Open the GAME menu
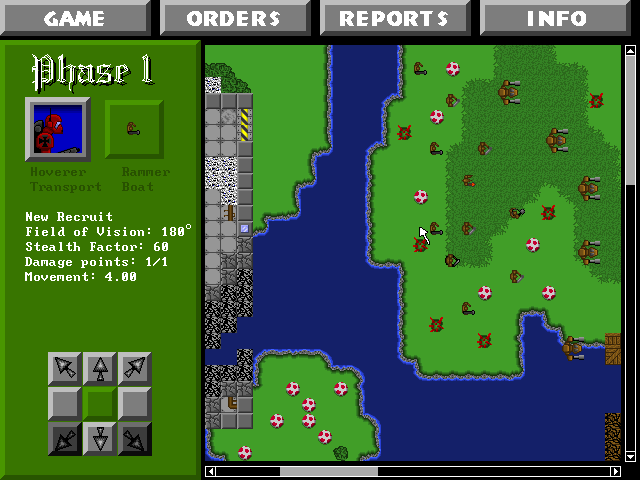 click(x=75, y=18)
